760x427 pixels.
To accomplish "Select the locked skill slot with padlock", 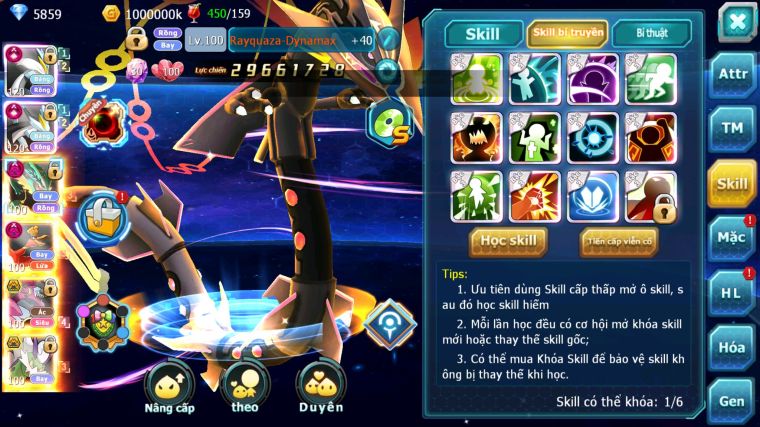I will pyautogui.click(x=650, y=196).
